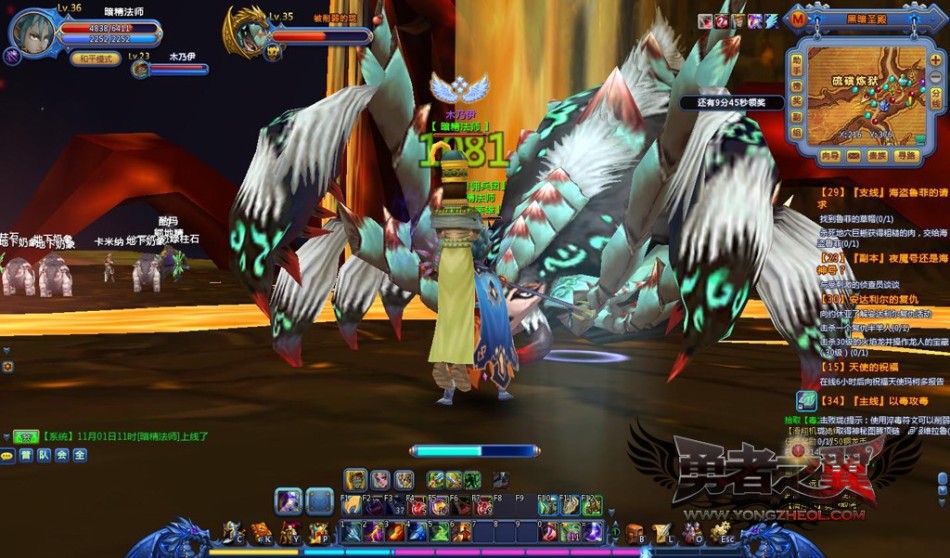Toggle the 和平模式 peace mode button

coord(95,58)
